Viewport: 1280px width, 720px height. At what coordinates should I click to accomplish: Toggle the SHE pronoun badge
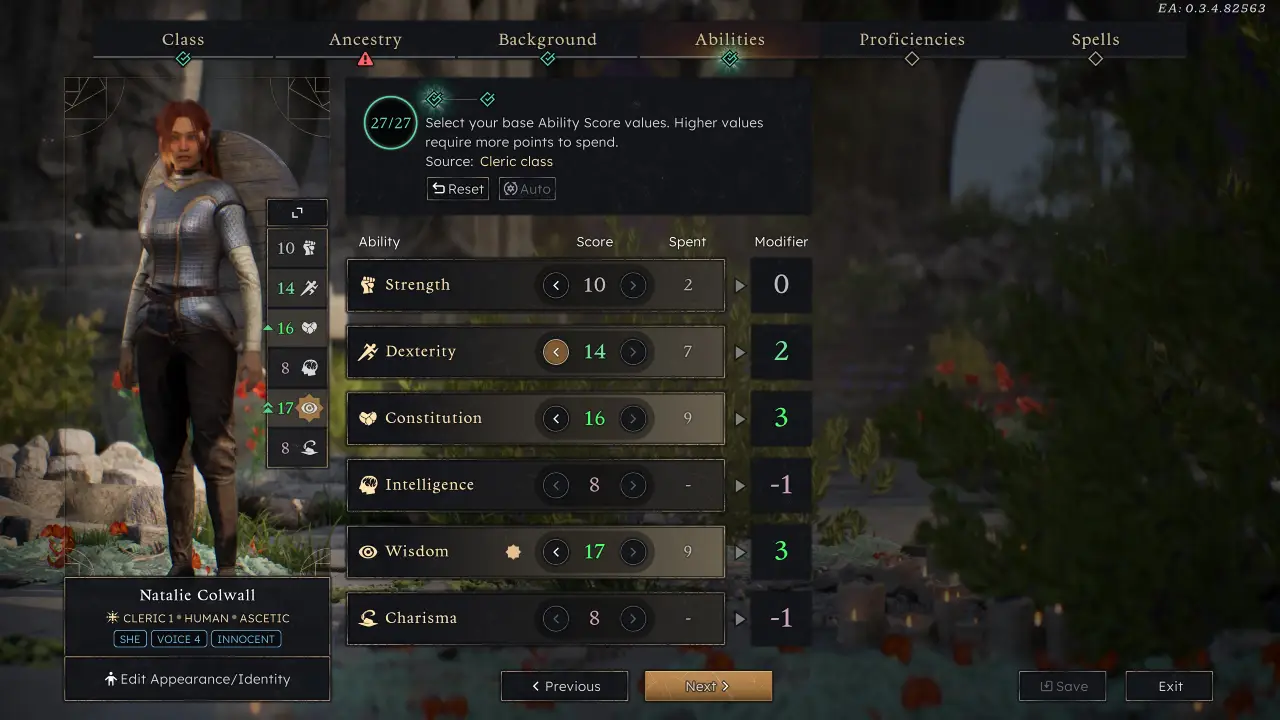(x=129, y=639)
